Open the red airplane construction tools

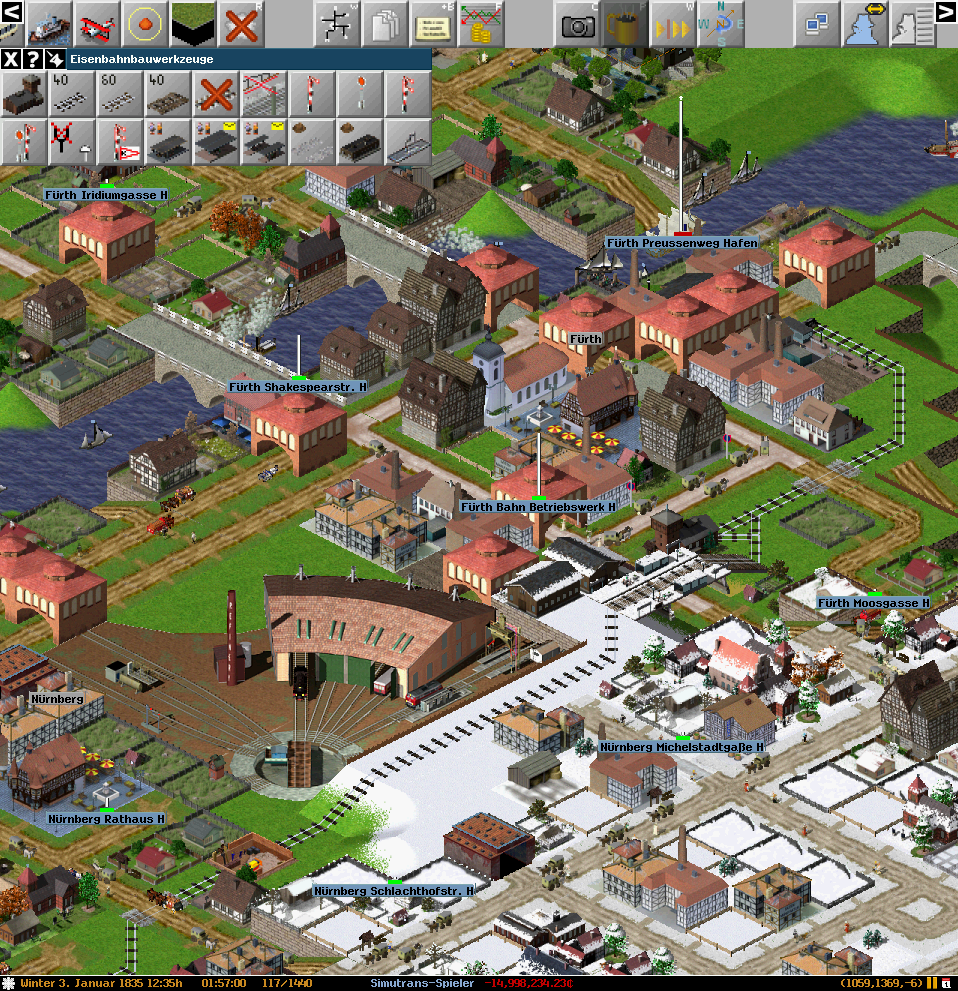coord(97,22)
